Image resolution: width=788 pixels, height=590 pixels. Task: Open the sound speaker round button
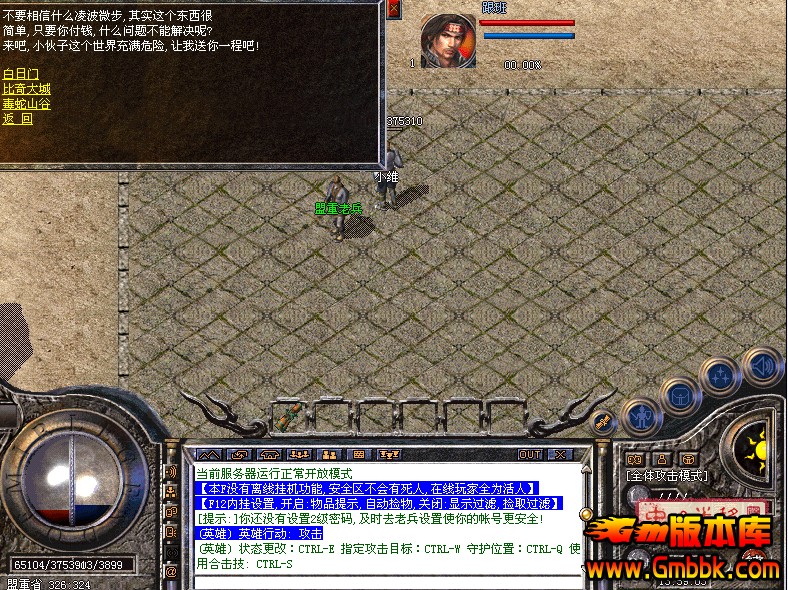[x=762, y=366]
